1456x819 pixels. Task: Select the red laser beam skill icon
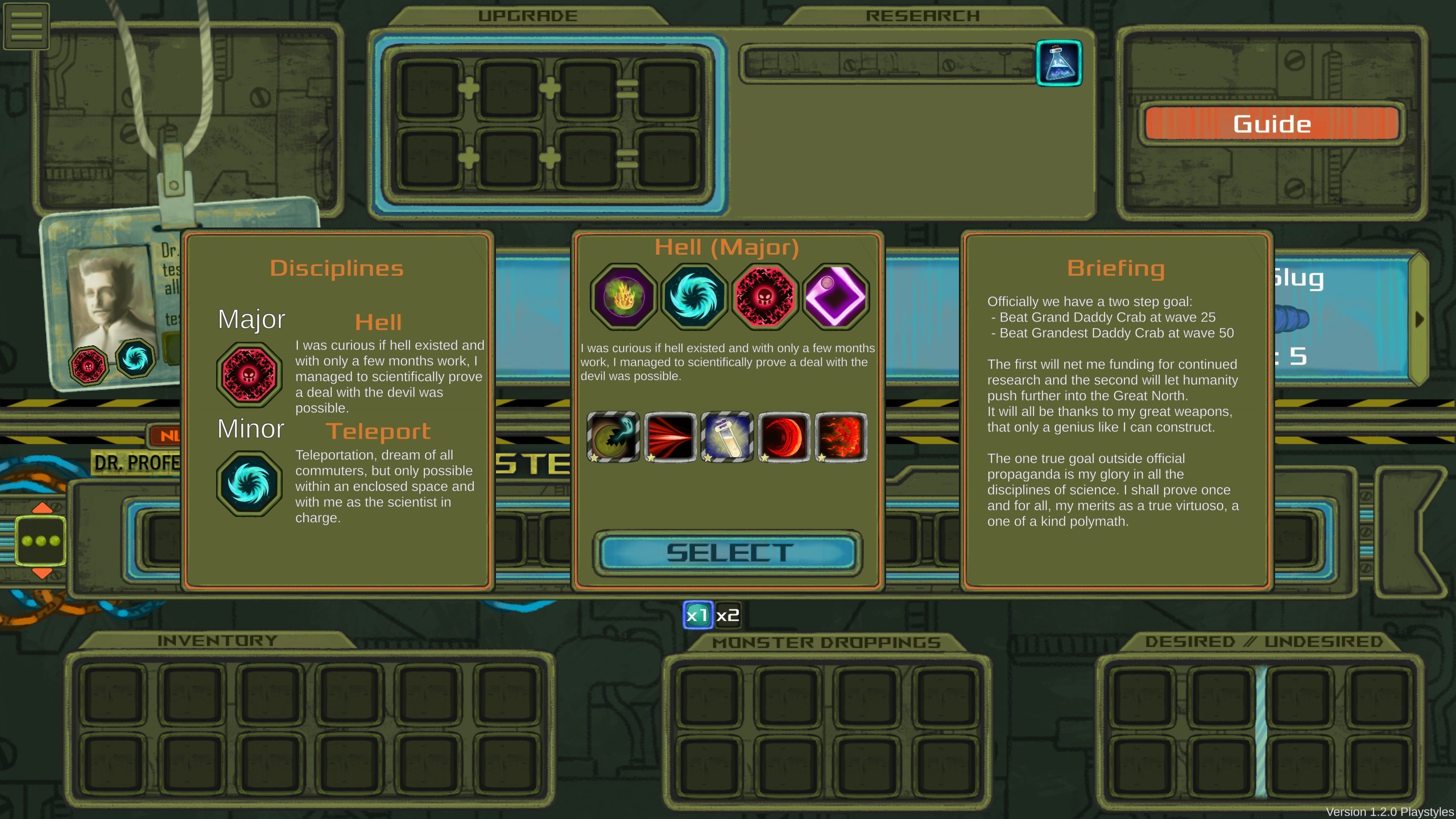(671, 437)
